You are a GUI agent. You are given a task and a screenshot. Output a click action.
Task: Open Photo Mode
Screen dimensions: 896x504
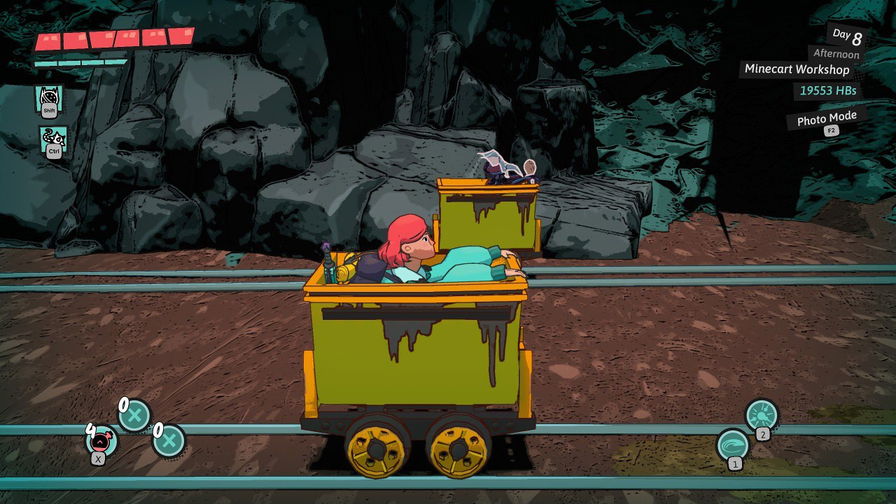[827, 119]
